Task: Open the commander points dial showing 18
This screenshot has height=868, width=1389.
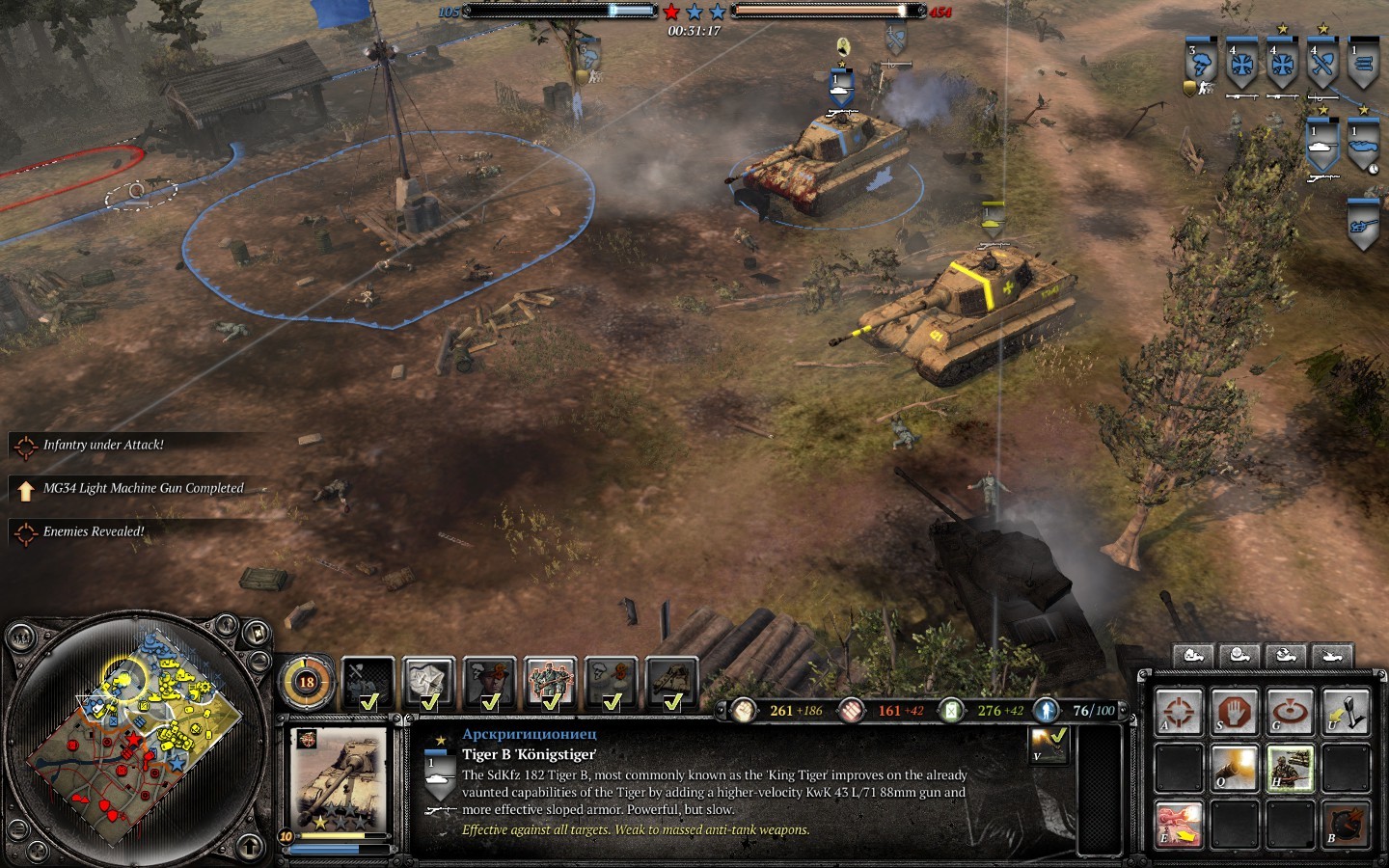Action: pos(307,682)
